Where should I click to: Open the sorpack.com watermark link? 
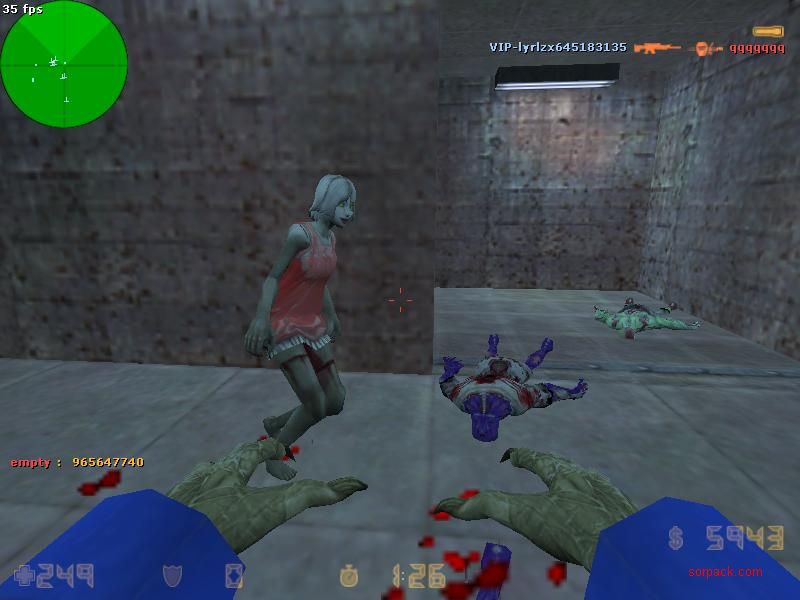point(725,572)
